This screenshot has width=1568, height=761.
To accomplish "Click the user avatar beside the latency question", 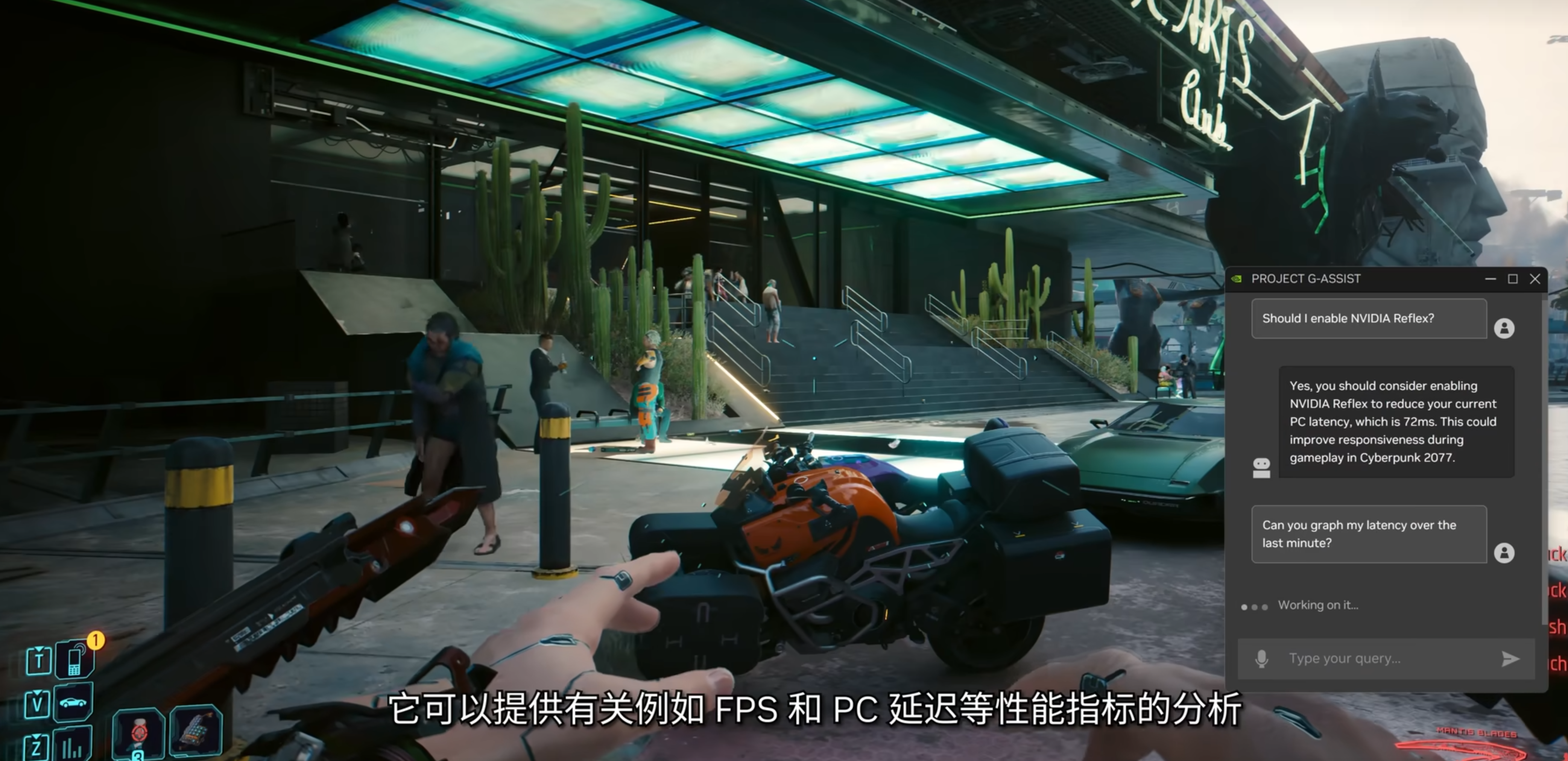I will (1505, 553).
